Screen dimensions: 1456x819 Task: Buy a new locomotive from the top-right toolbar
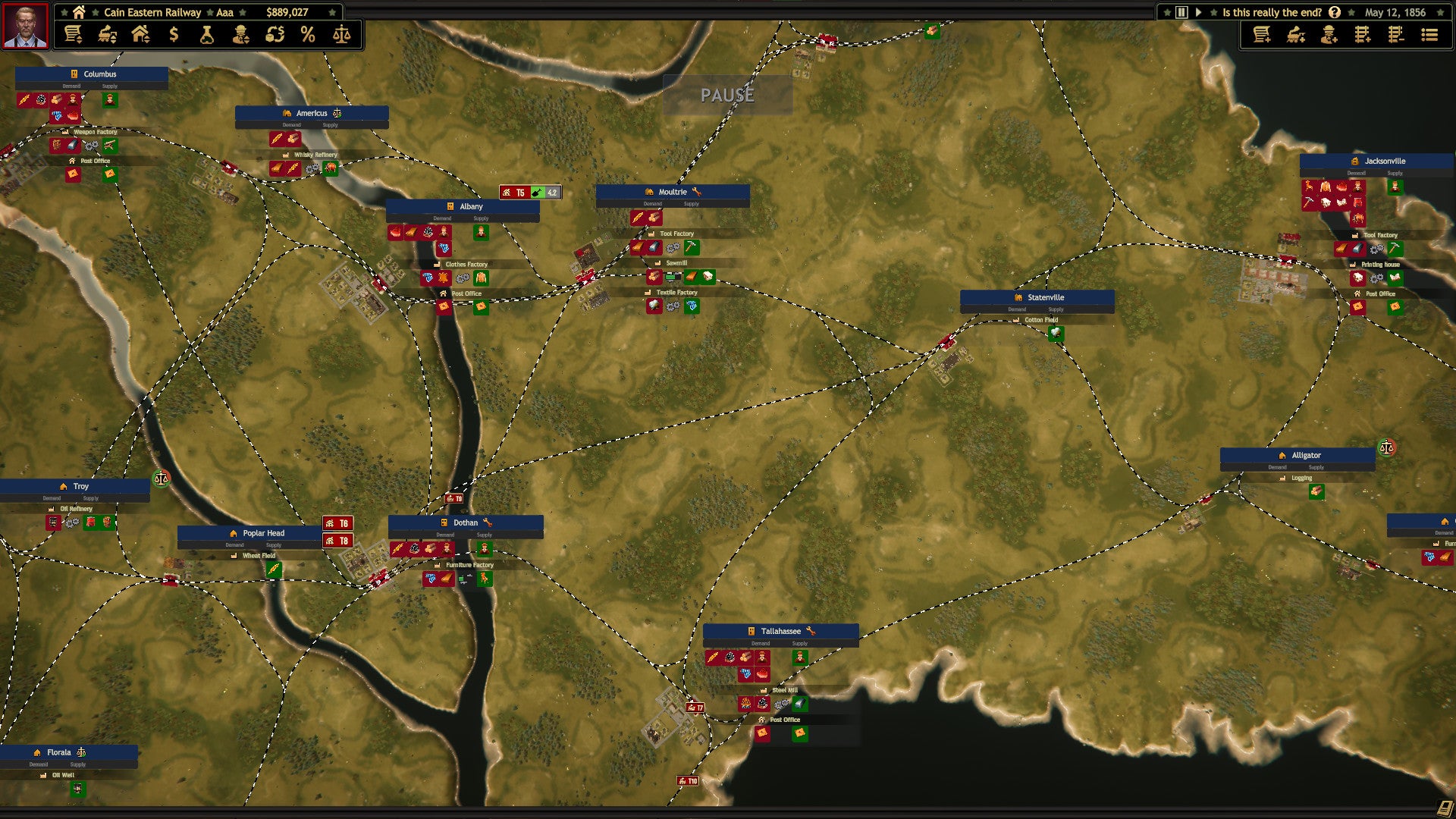tap(1297, 36)
